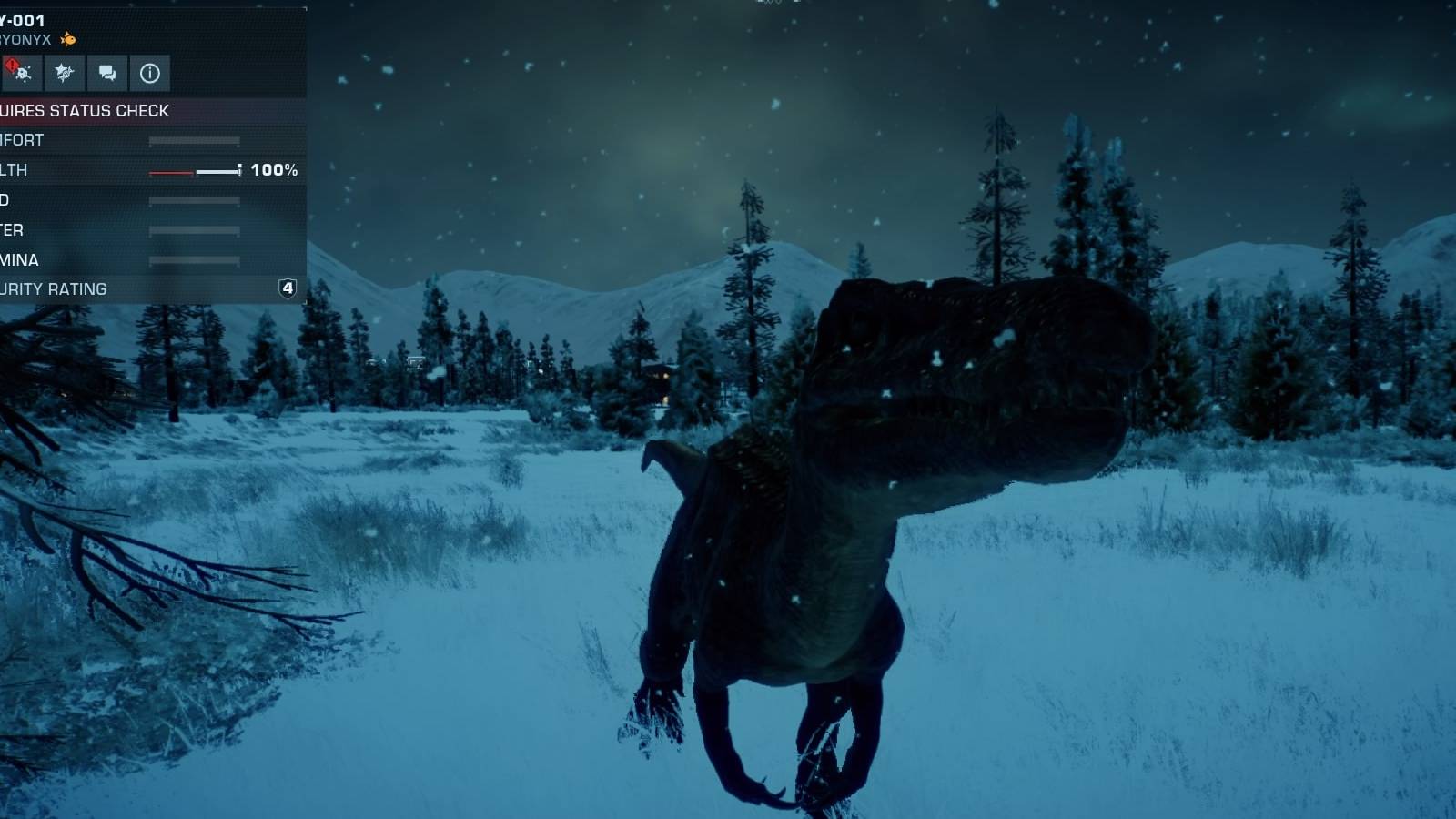
Task: Click the COMFORT progress bar
Action: (194, 138)
